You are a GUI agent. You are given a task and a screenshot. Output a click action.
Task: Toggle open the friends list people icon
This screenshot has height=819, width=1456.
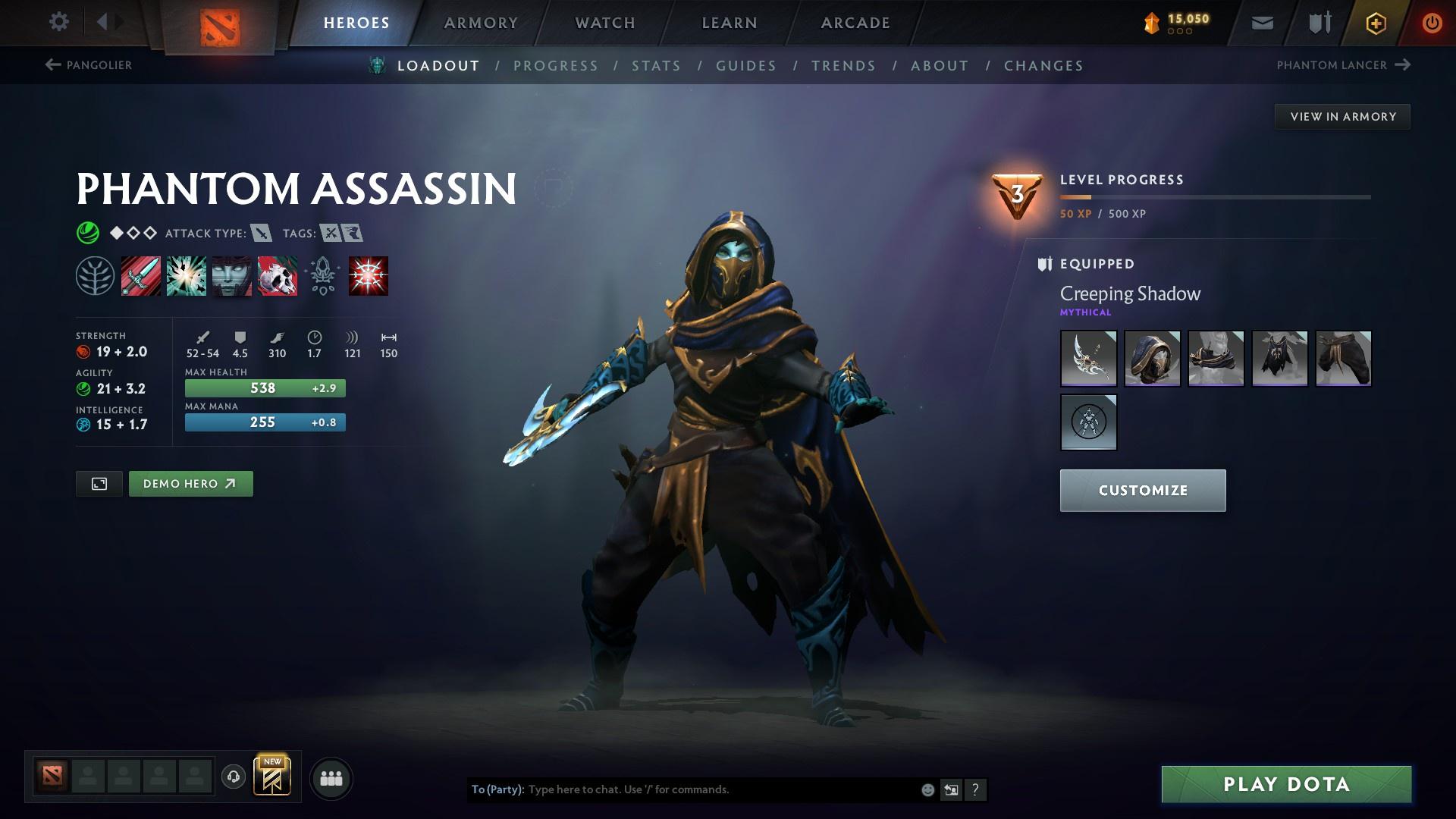(x=331, y=777)
